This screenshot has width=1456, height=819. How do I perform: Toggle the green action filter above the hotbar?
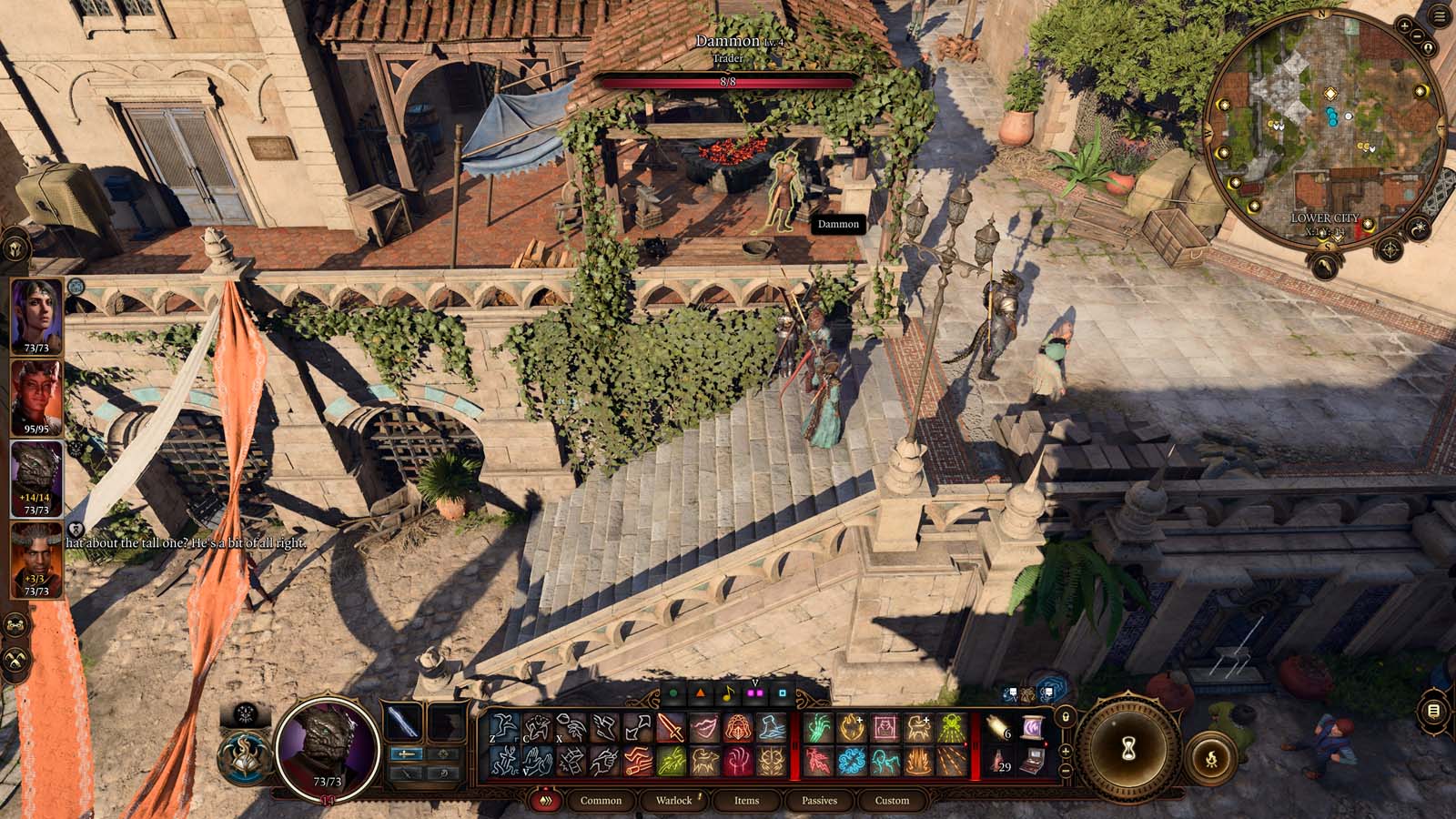coord(673,693)
